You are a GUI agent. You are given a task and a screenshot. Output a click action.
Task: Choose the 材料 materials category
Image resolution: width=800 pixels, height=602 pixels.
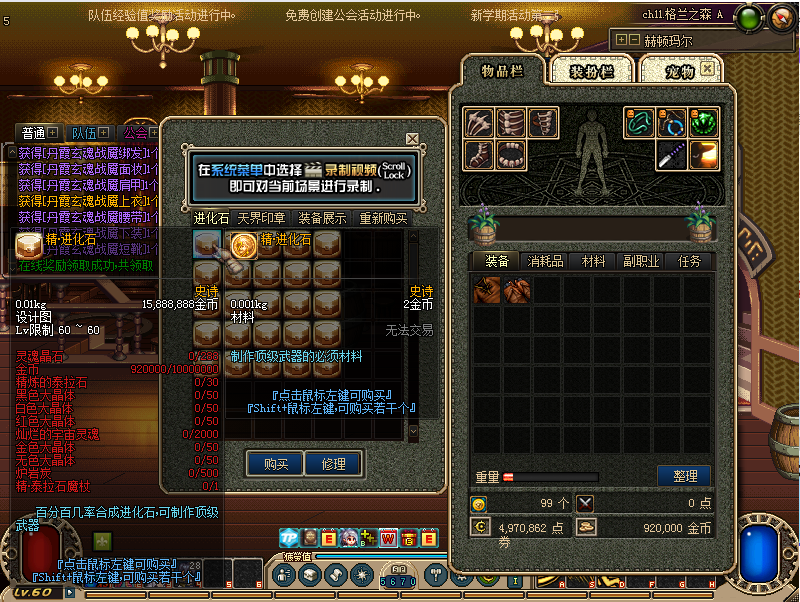[593, 261]
